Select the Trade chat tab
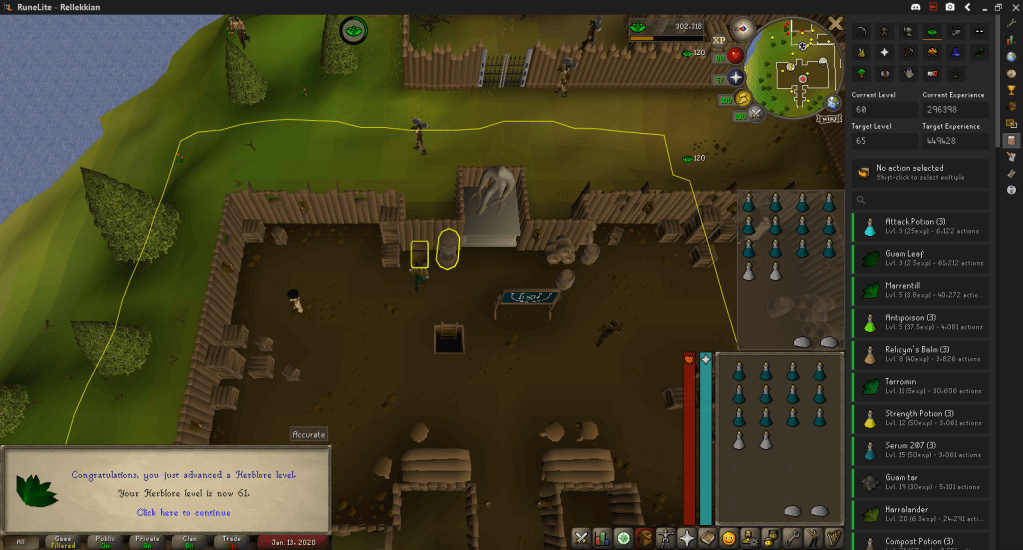Image resolution: width=1023 pixels, height=550 pixels. [x=233, y=541]
